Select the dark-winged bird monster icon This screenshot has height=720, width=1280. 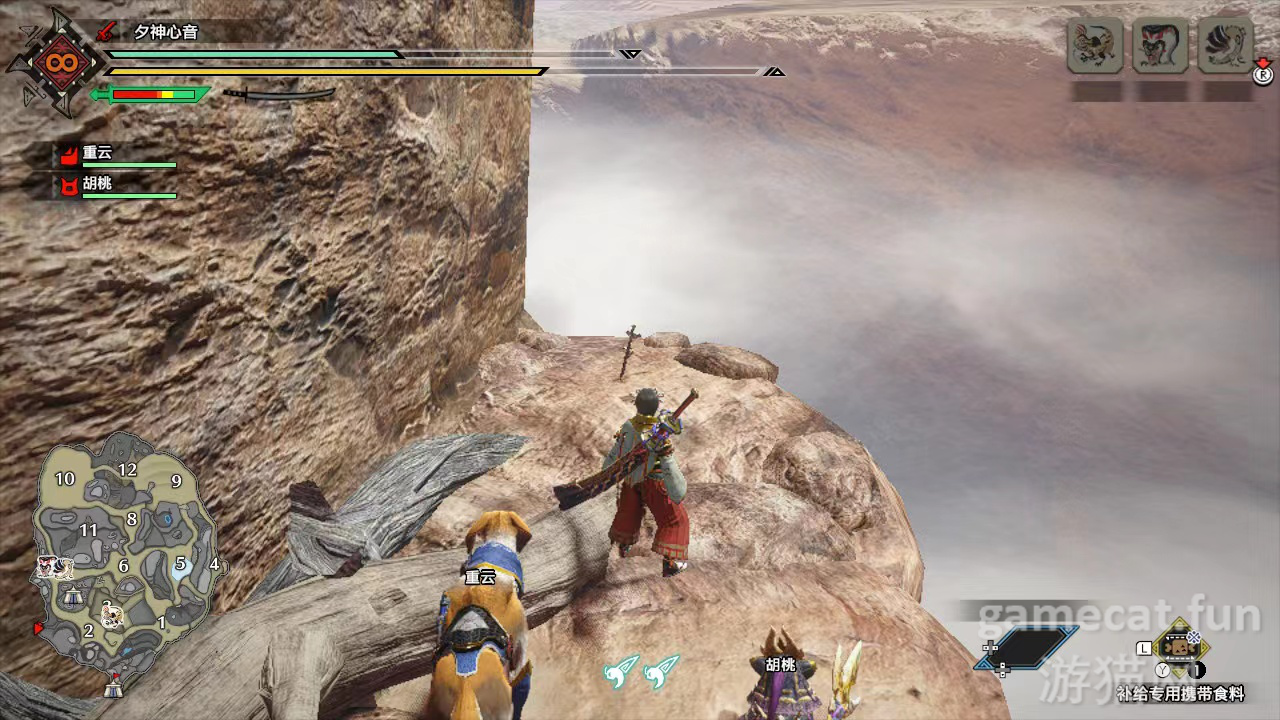click(1225, 46)
